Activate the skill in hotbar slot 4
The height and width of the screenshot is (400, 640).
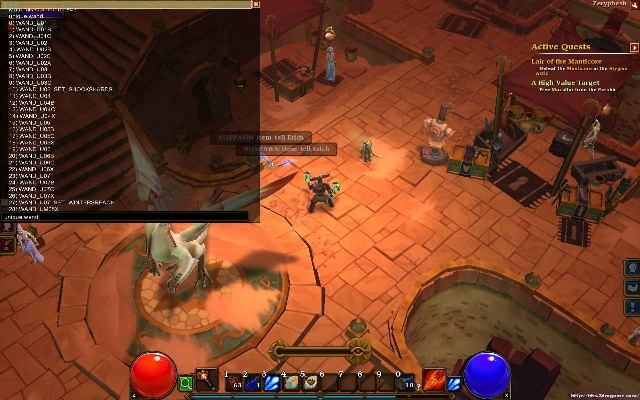[292, 382]
